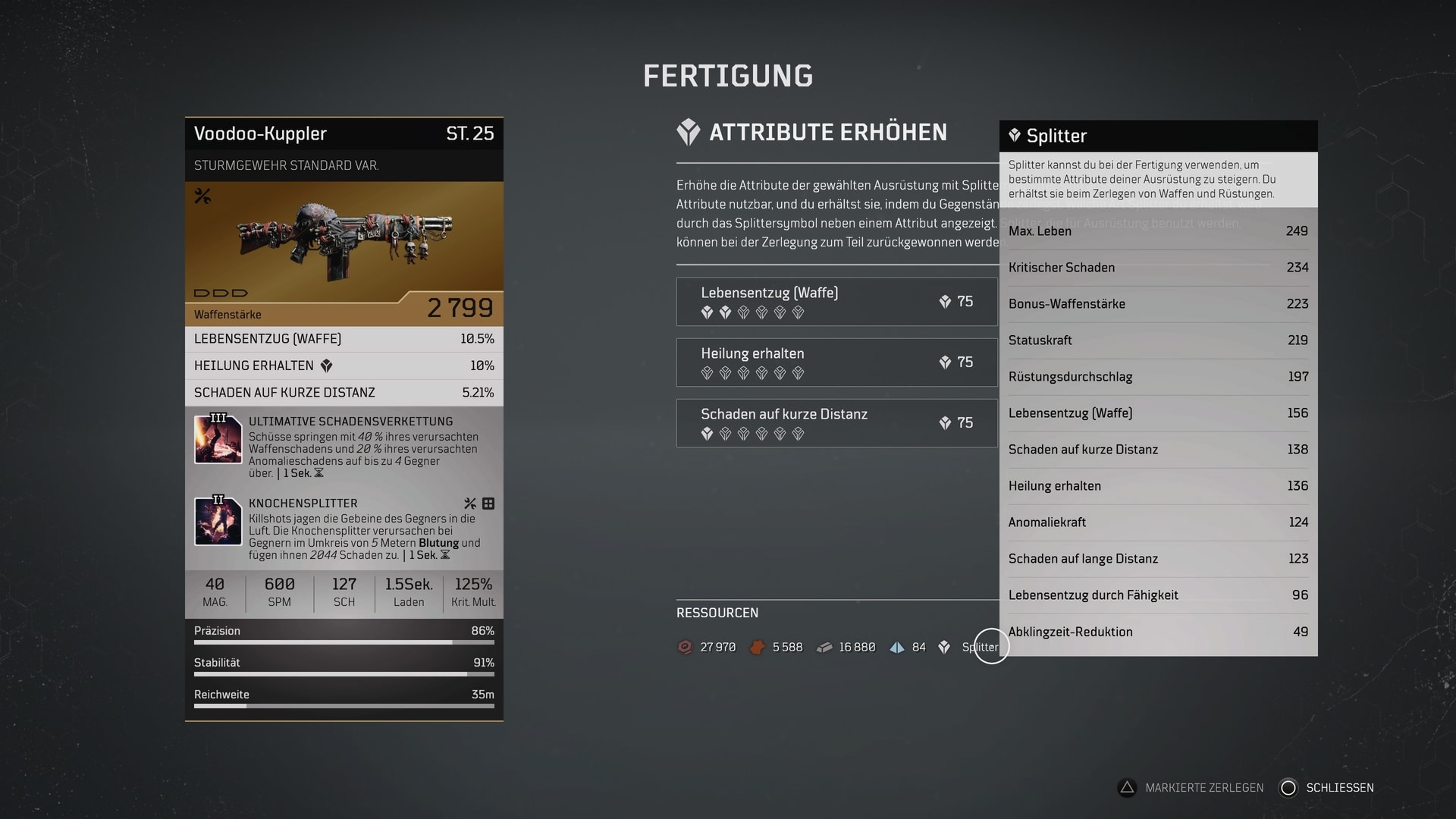Select the Max. Leben row in Splitter list
Image resolution: width=1456 pixels, height=819 pixels.
1158,231
